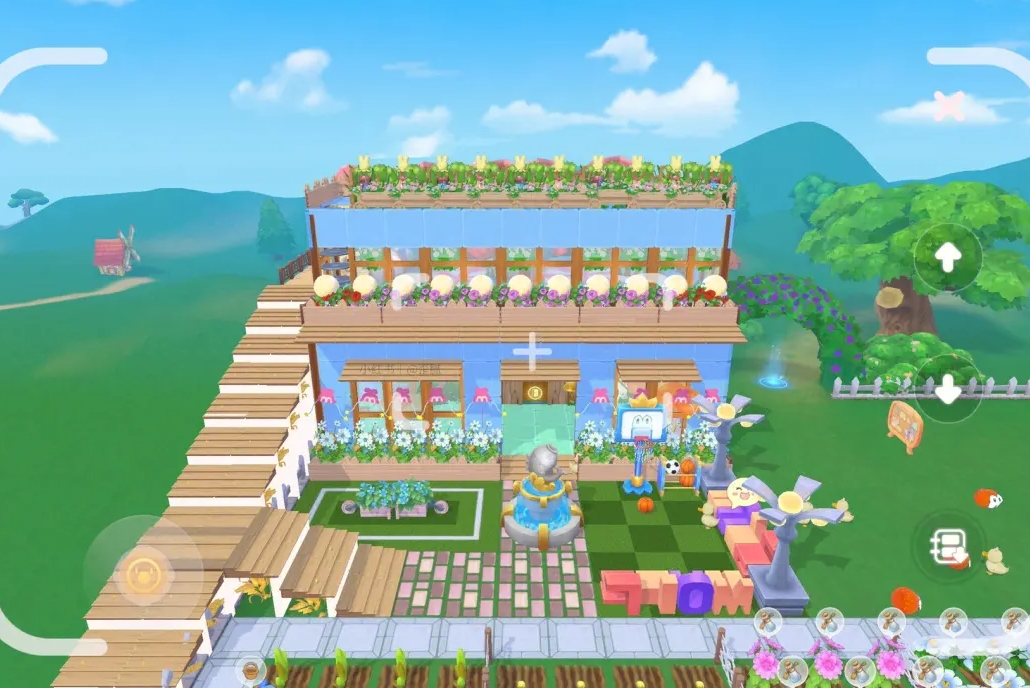Tap the up arrow button

[947, 257]
